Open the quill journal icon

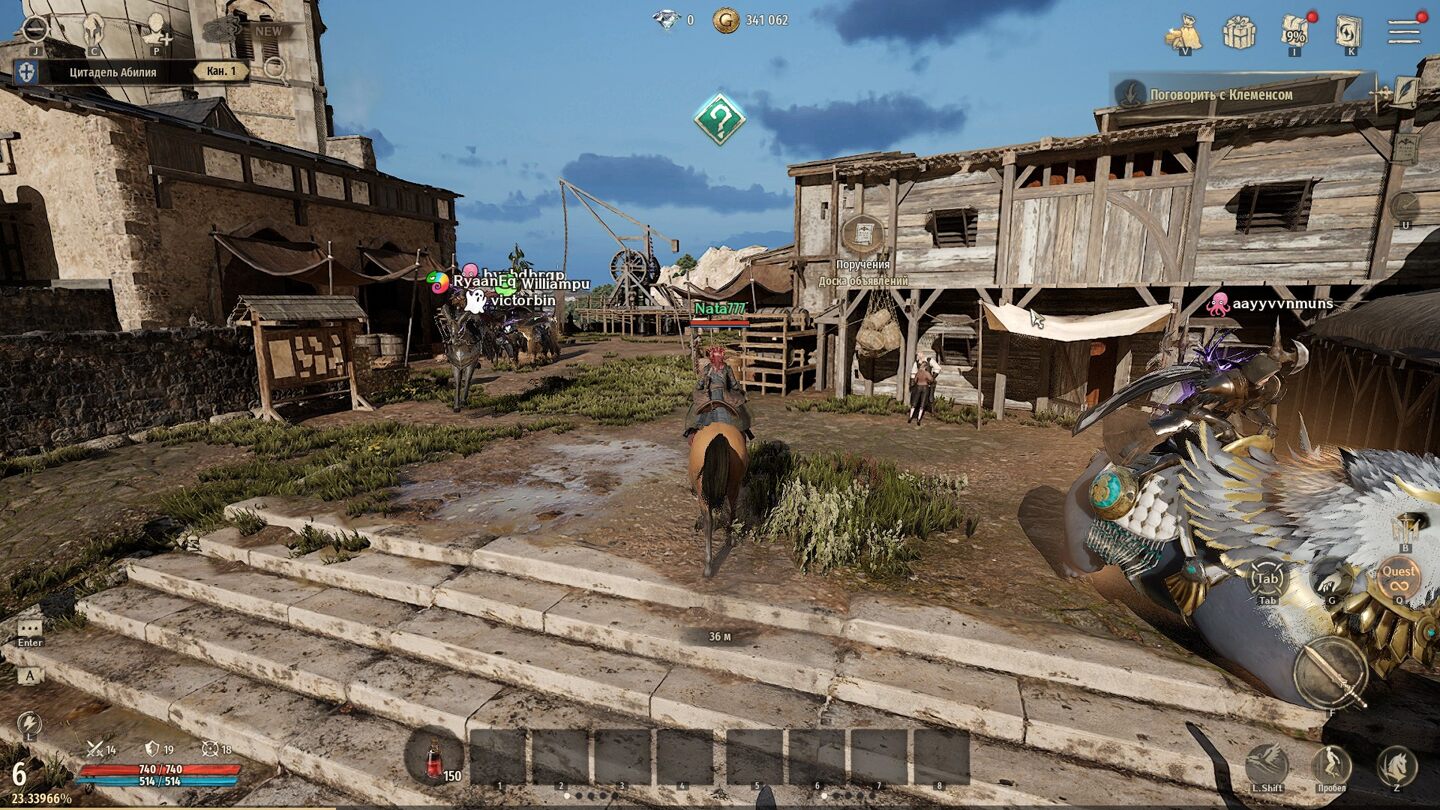click(1407, 92)
